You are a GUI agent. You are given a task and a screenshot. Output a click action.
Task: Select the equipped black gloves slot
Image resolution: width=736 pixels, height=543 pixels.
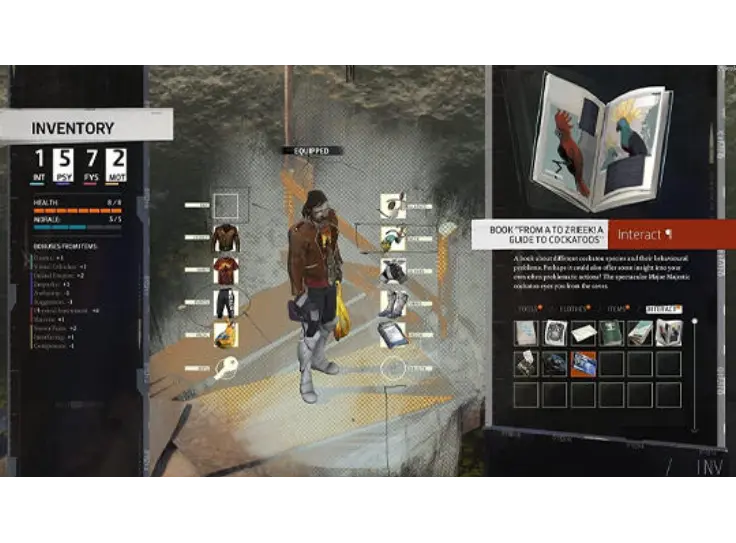click(393, 271)
